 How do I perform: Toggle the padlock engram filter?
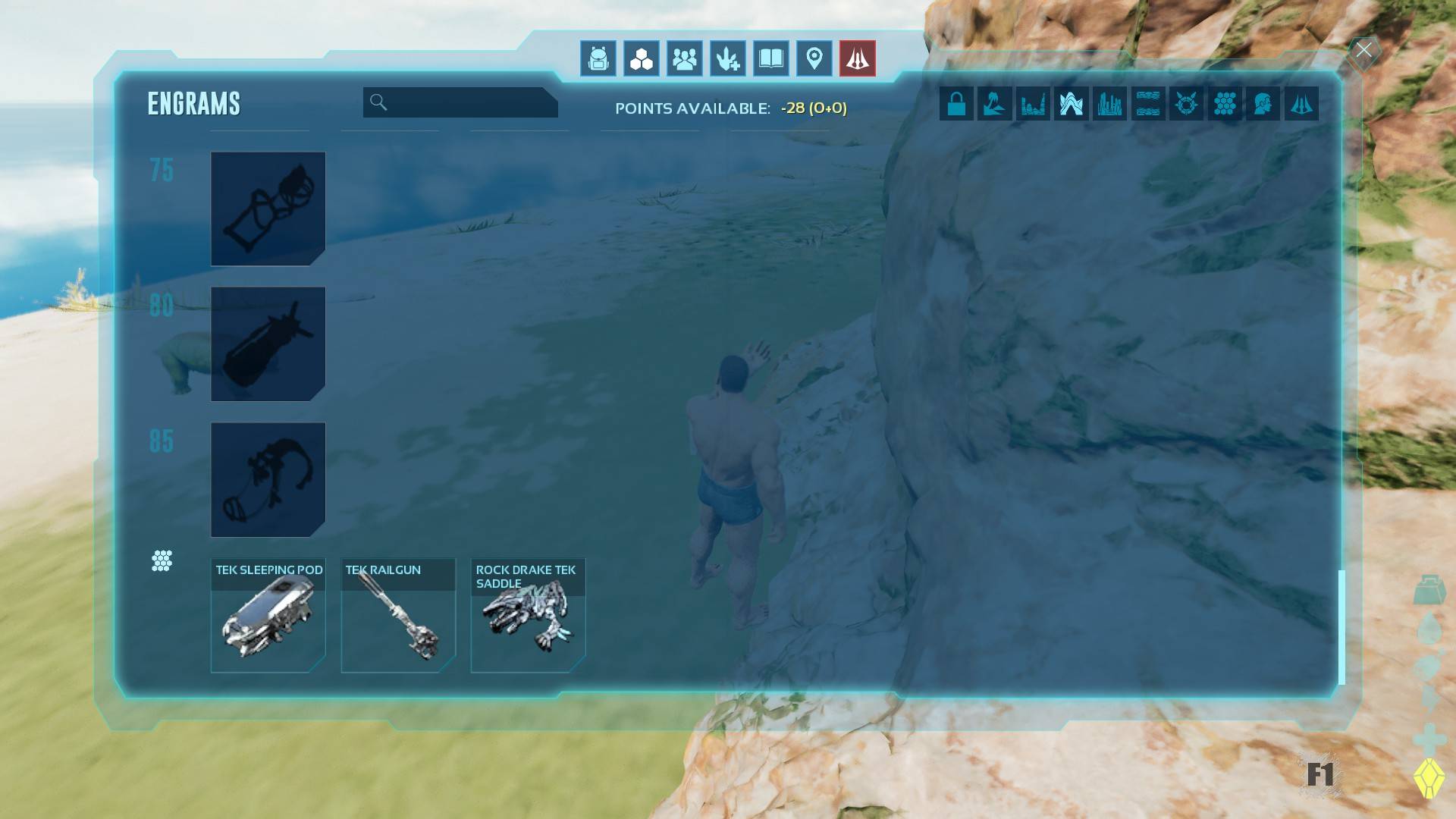click(956, 103)
